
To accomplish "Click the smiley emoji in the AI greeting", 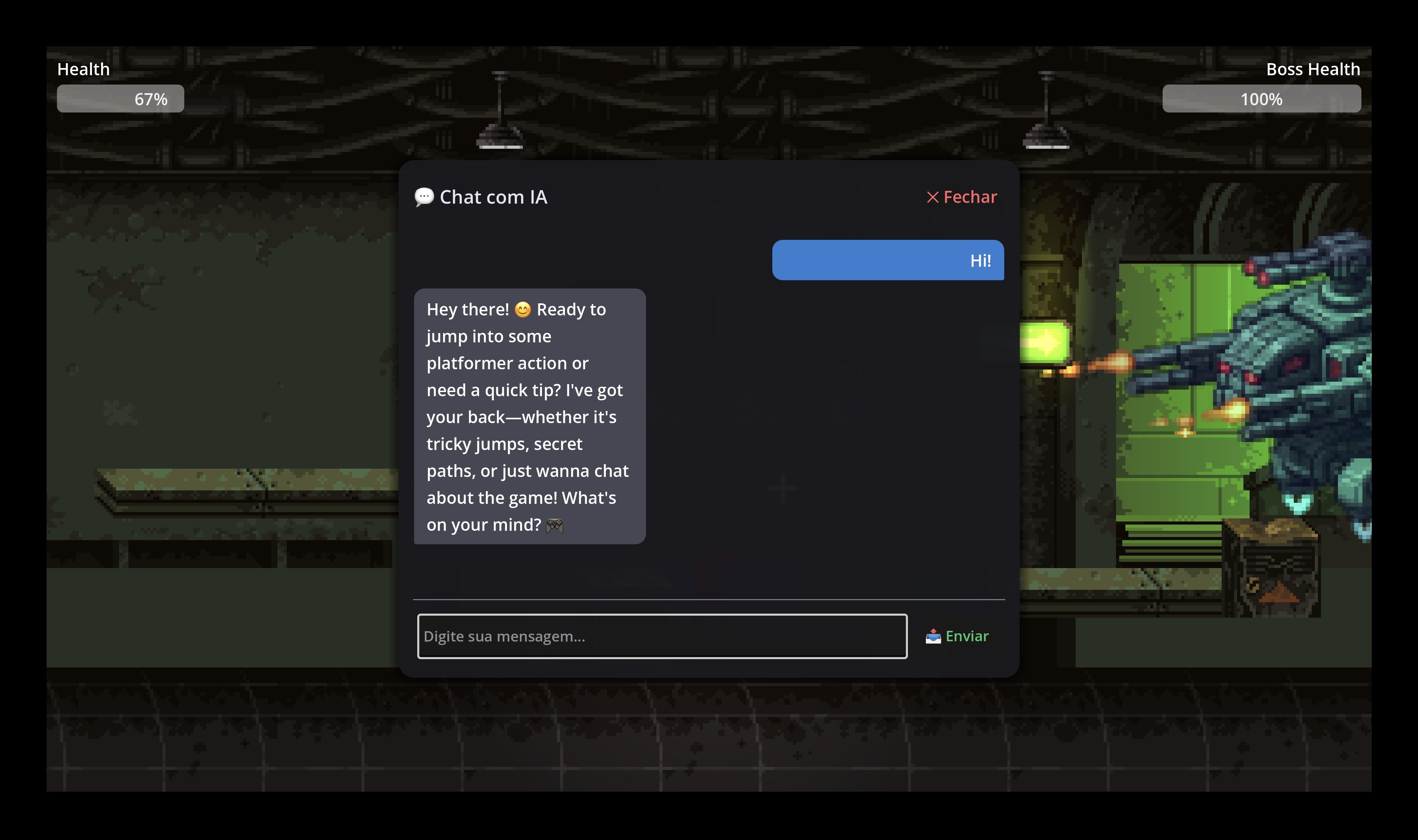I will tap(522, 309).
